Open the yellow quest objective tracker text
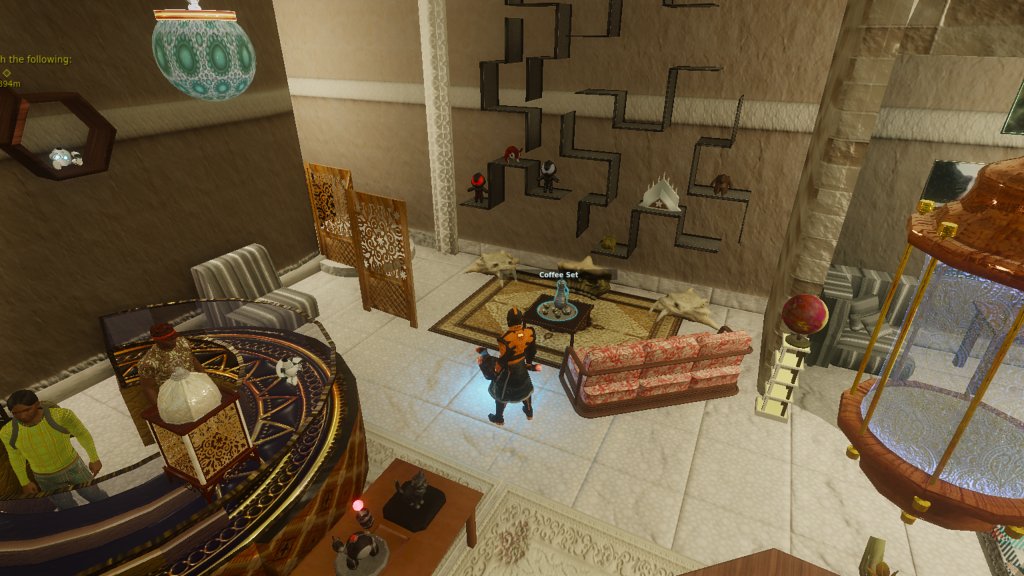 (x=36, y=59)
